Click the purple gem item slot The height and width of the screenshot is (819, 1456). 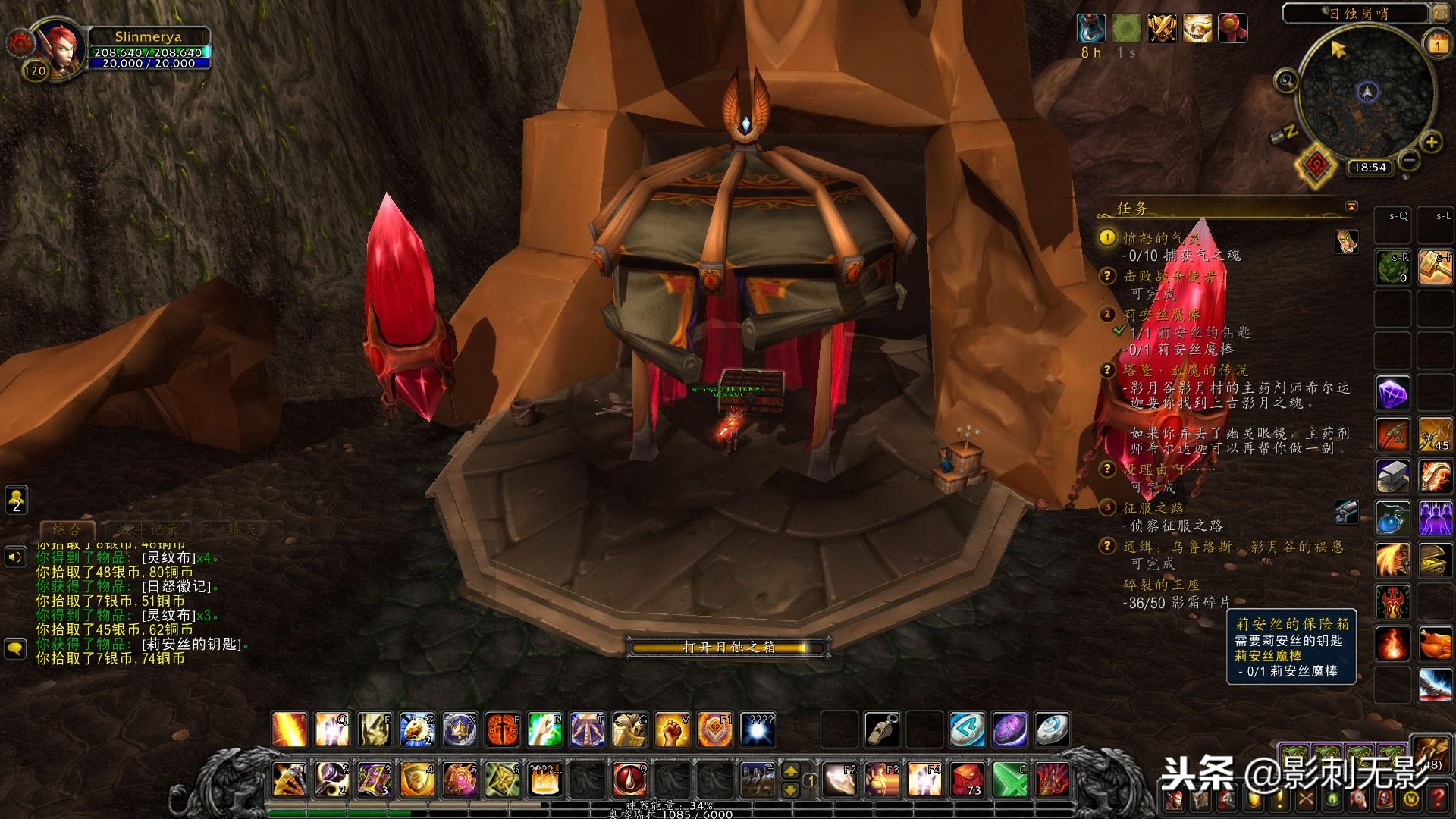point(1393,394)
